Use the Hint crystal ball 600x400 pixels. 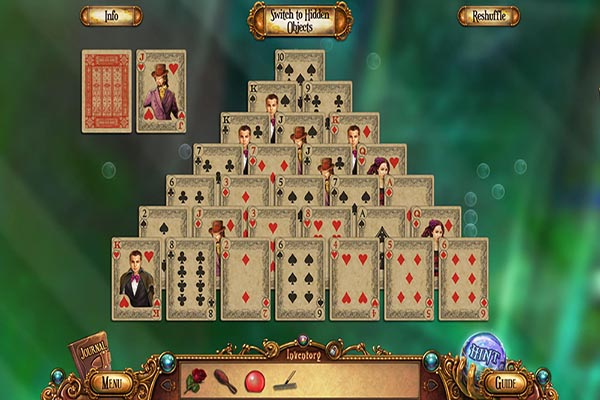tap(484, 352)
